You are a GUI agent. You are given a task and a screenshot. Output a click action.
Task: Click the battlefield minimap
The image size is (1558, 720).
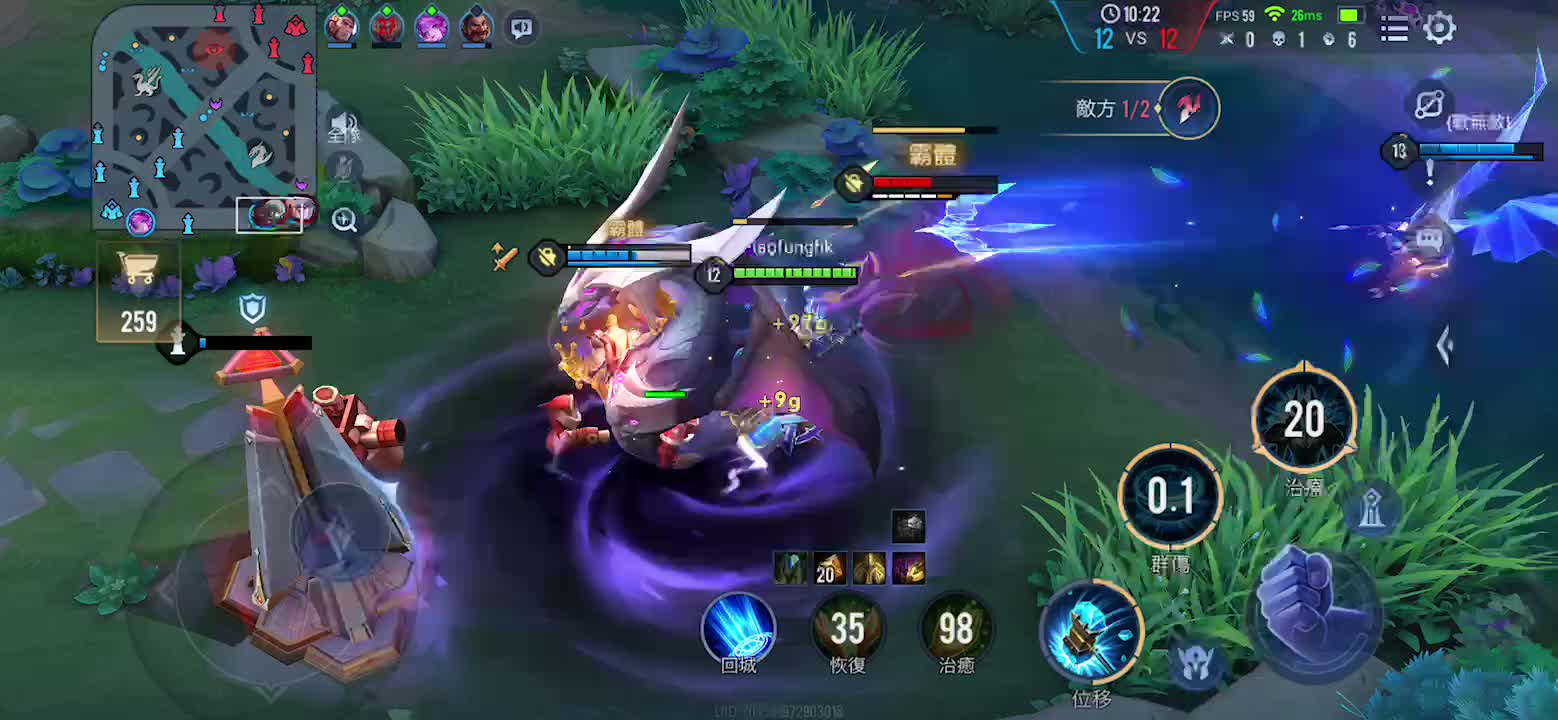(204, 116)
